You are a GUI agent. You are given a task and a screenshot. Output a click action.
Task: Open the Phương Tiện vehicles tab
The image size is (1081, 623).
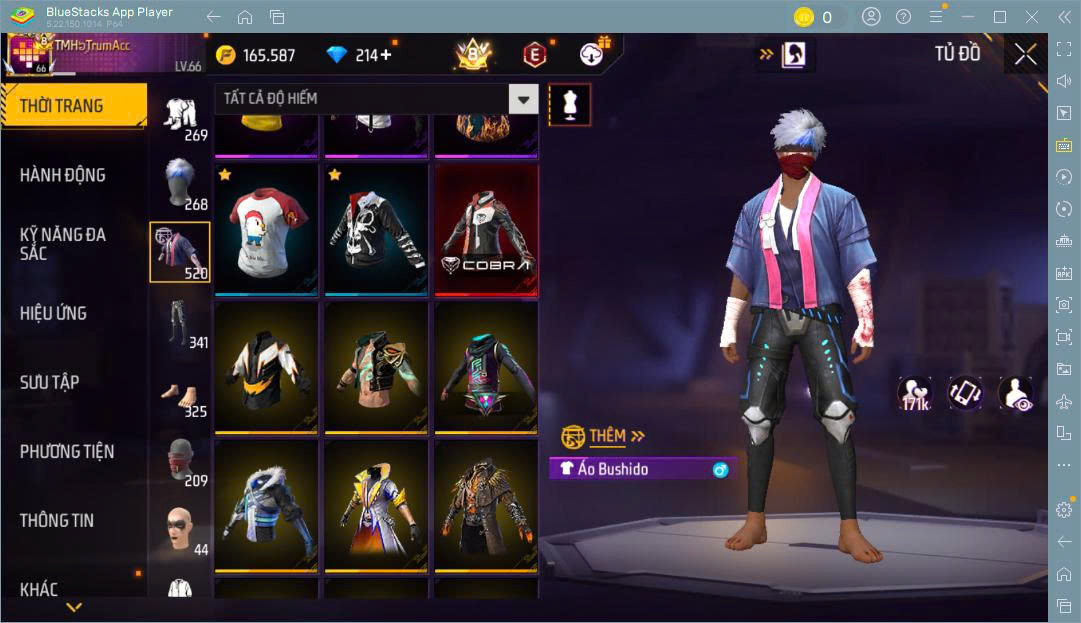click(x=67, y=451)
